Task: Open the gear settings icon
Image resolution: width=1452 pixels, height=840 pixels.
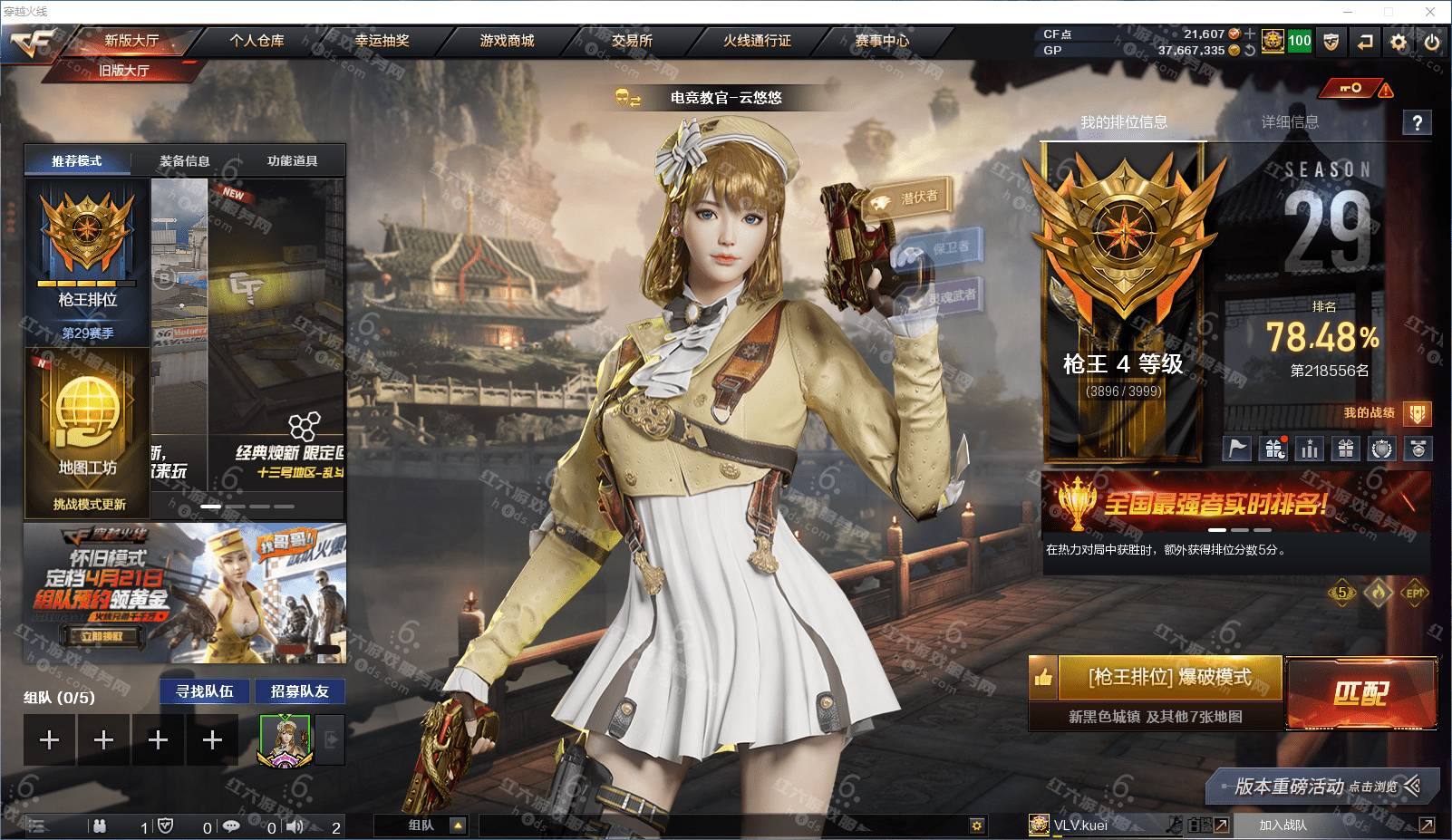Action: pos(1399,42)
